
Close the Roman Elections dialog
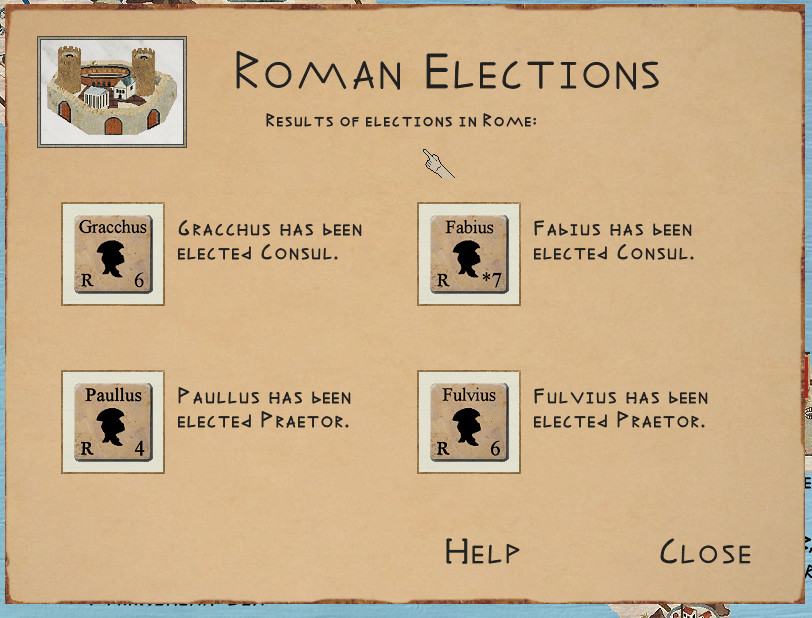[705, 552]
